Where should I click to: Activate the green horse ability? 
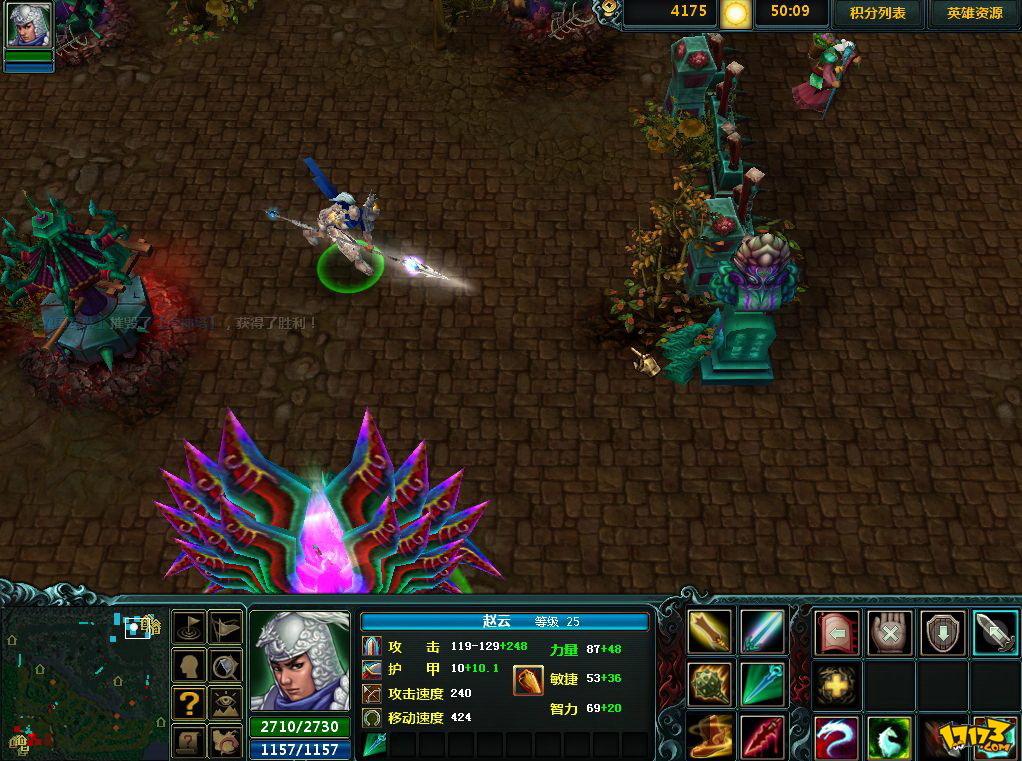tap(889, 738)
